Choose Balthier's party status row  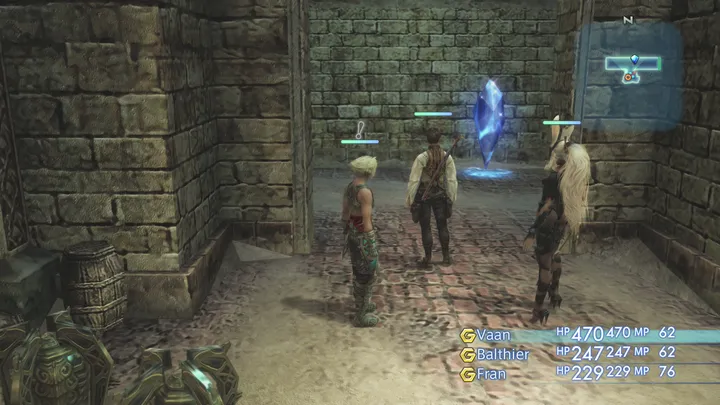(x=502, y=354)
